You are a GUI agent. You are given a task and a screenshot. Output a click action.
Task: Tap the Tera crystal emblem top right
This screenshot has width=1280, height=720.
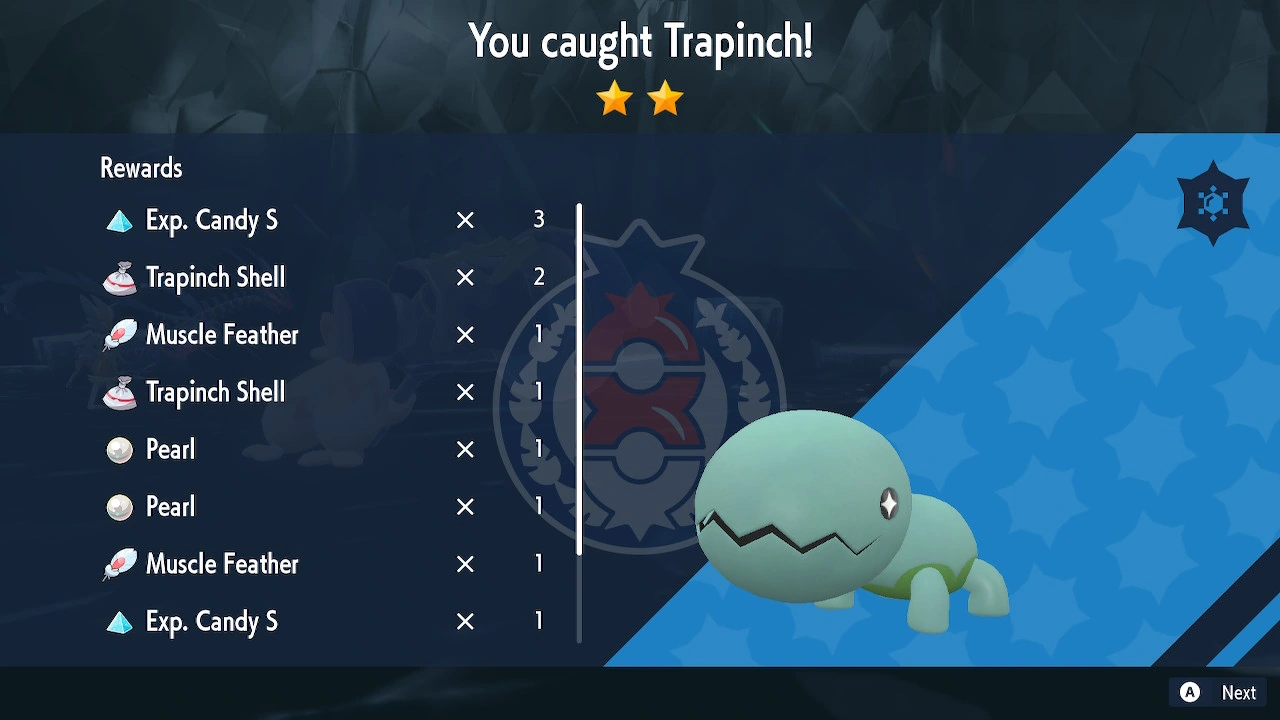[x=1212, y=201]
